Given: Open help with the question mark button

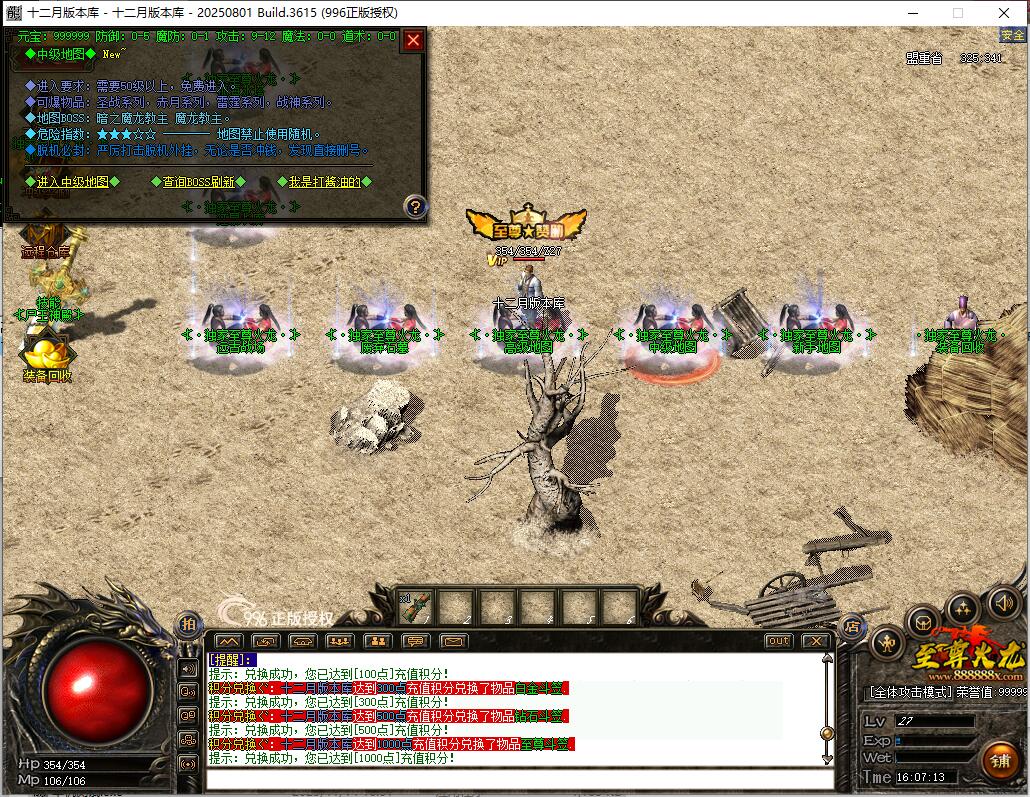Looking at the screenshot, I should pyautogui.click(x=415, y=207).
